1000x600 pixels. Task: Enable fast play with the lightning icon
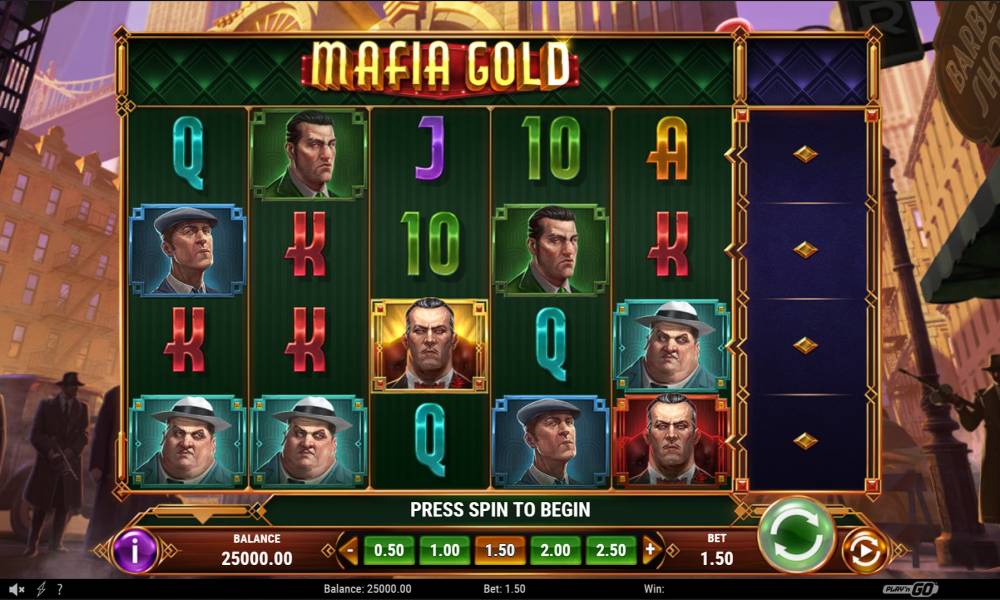(x=41, y=589)
